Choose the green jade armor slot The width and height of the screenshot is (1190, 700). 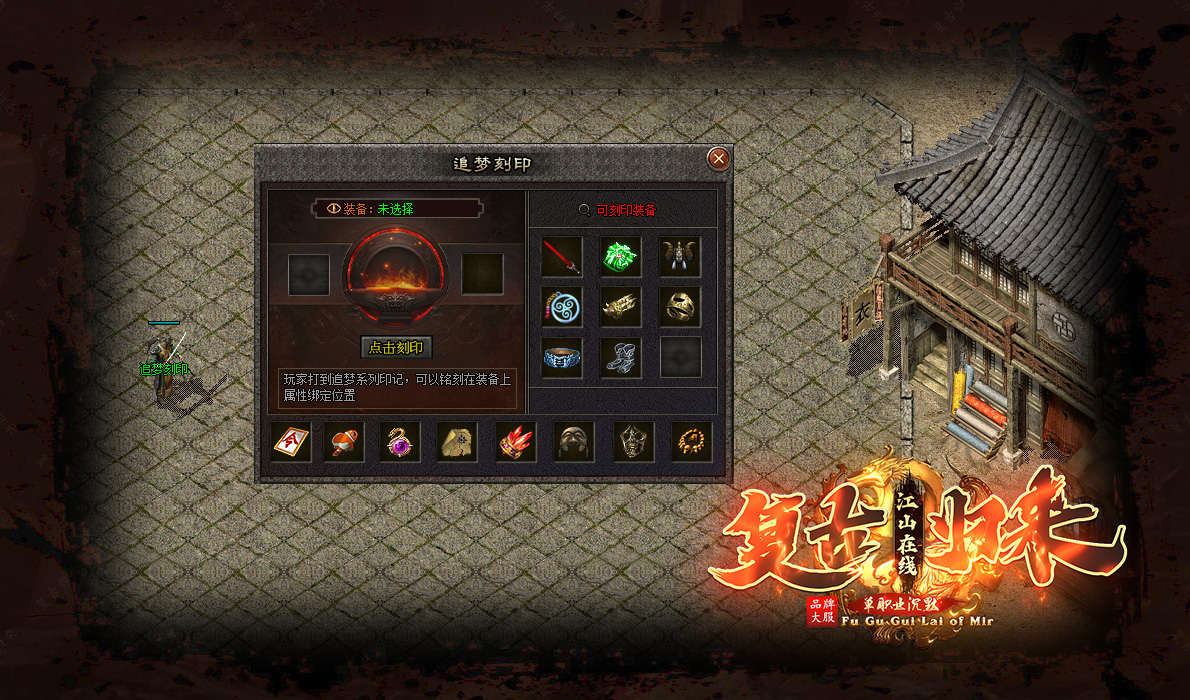coord(621,257)
